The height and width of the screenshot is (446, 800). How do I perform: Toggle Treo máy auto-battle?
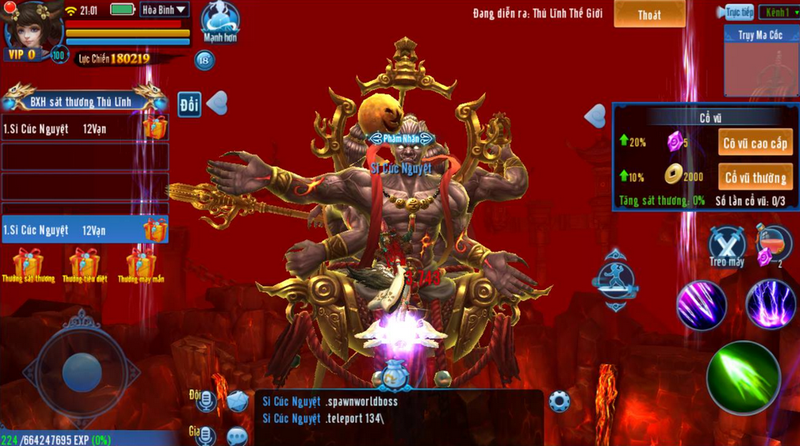[x=727, y=246]
